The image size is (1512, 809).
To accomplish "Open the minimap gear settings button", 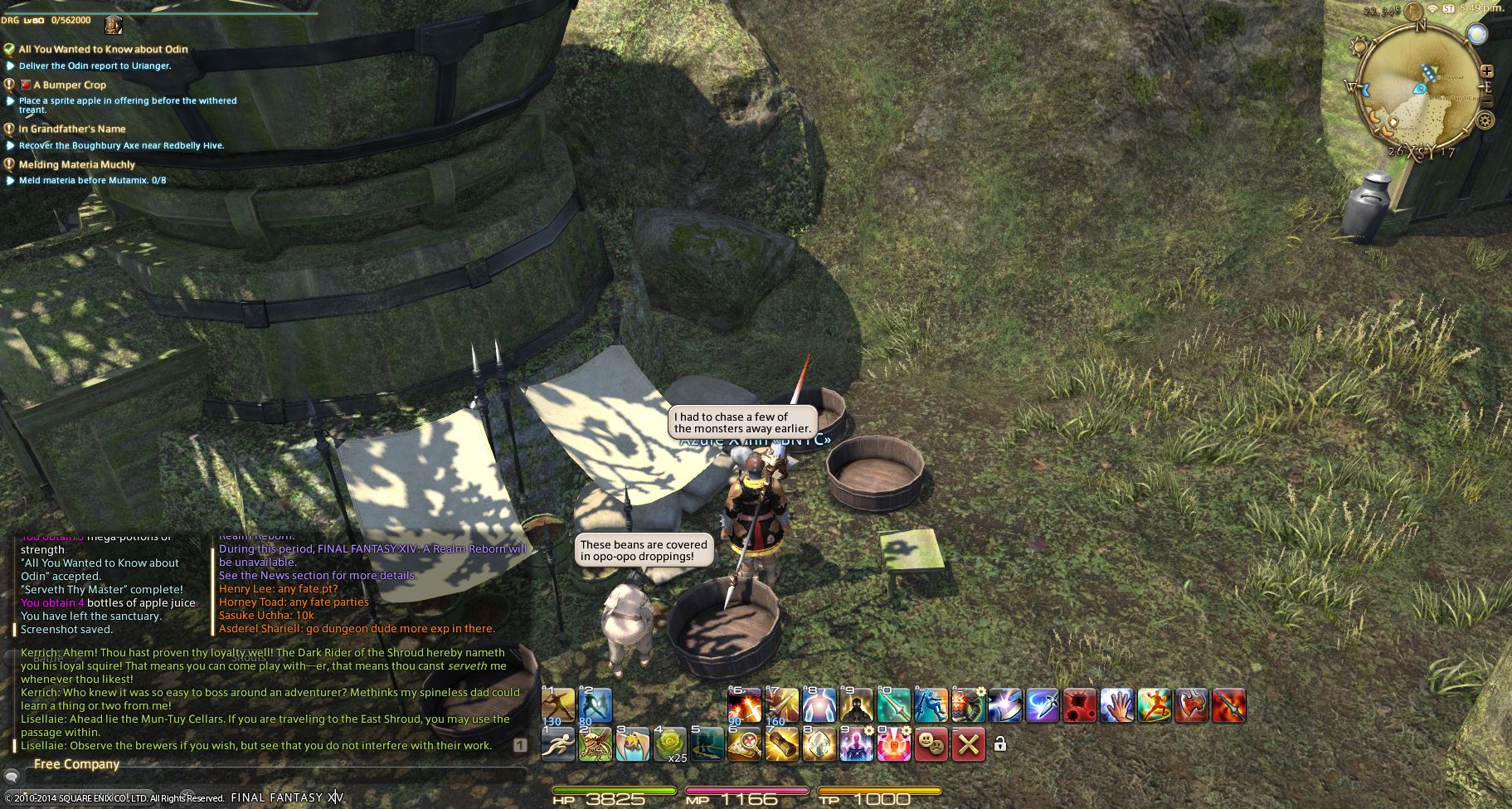I will 1485,120.
